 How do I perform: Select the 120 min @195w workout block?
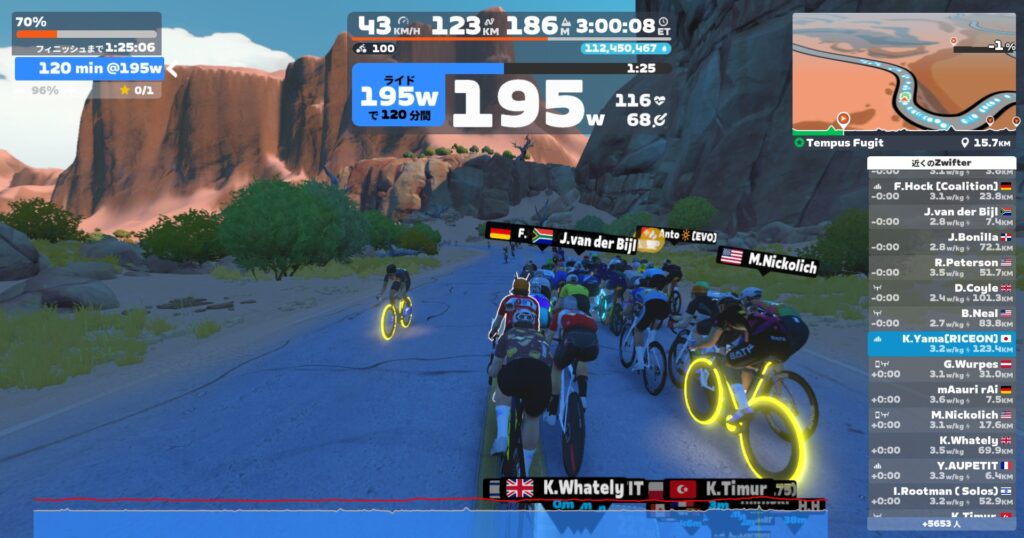click(x=89, y=68)
